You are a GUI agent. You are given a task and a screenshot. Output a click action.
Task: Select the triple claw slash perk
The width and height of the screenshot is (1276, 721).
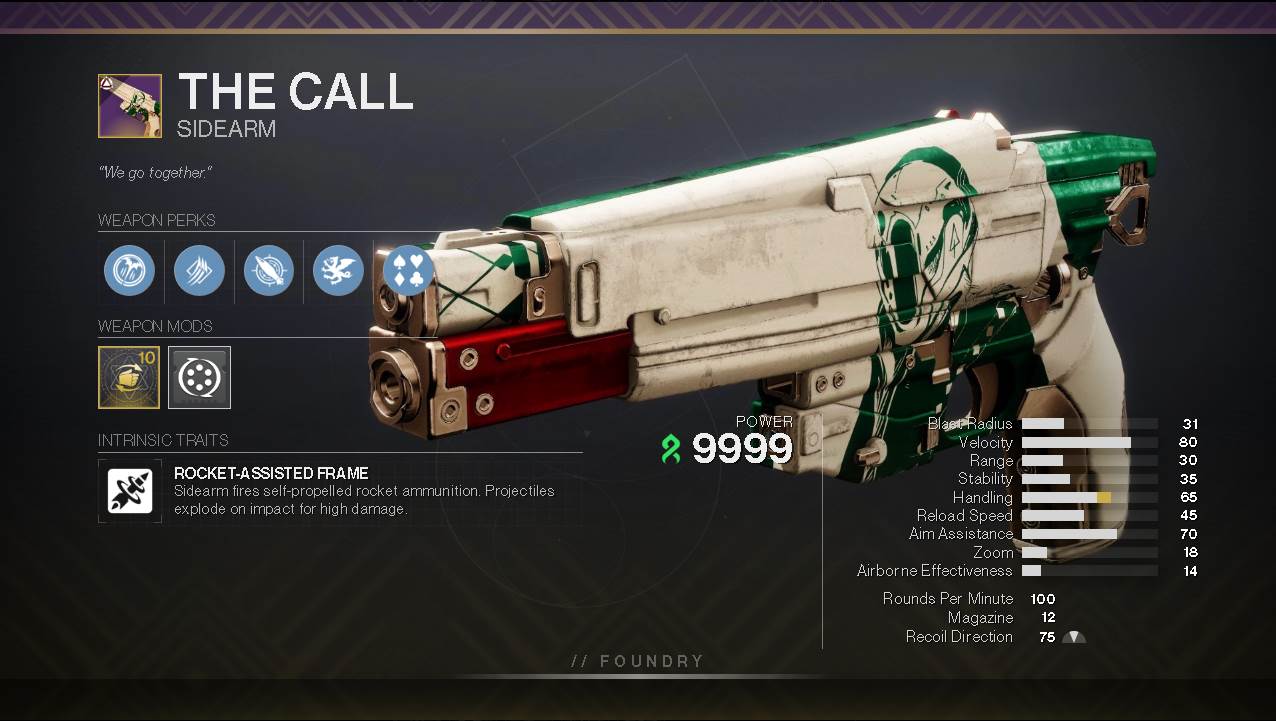click(x=199, y=270)
